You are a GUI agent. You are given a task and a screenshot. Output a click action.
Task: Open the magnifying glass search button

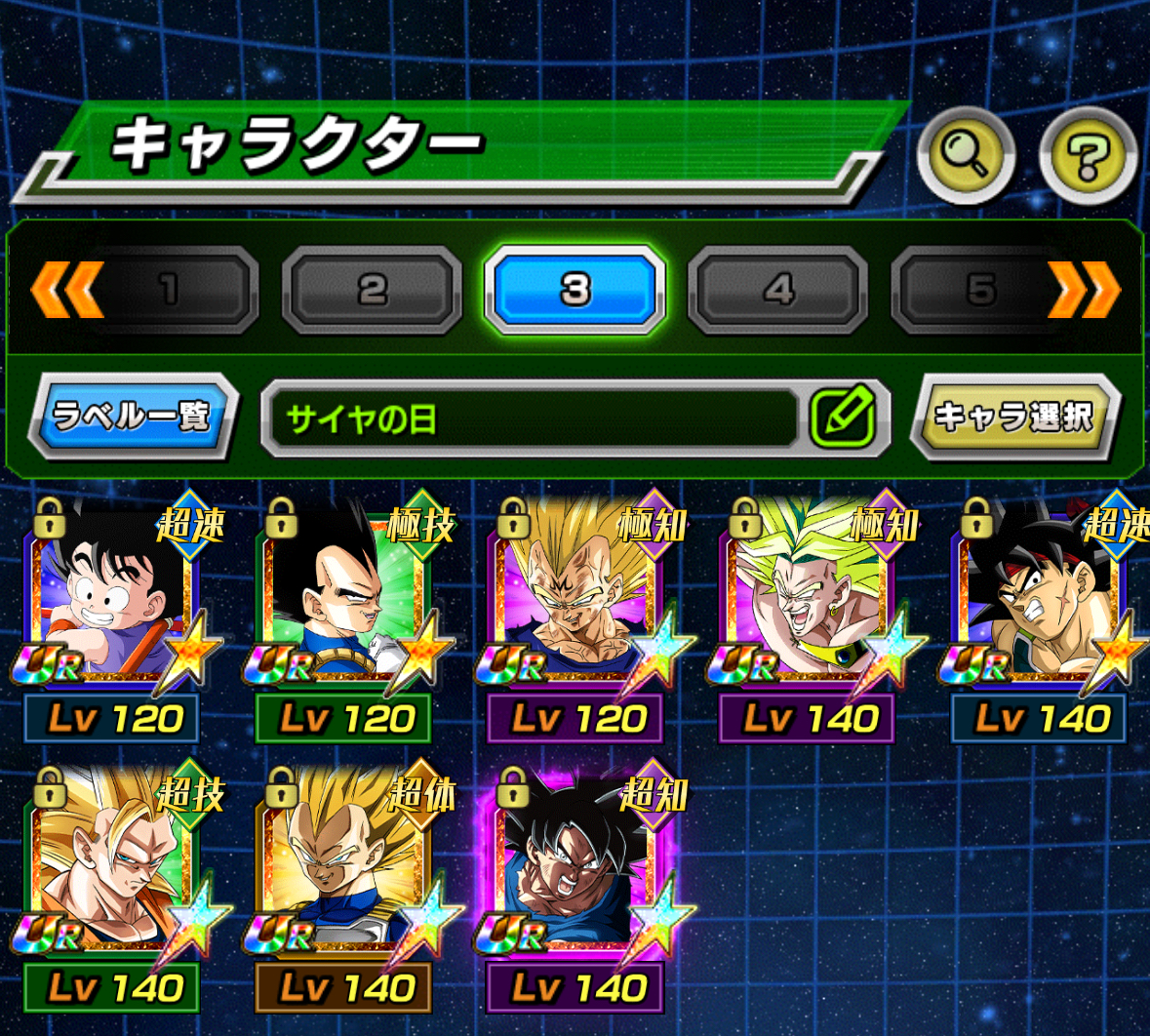(x=966, y=155)
